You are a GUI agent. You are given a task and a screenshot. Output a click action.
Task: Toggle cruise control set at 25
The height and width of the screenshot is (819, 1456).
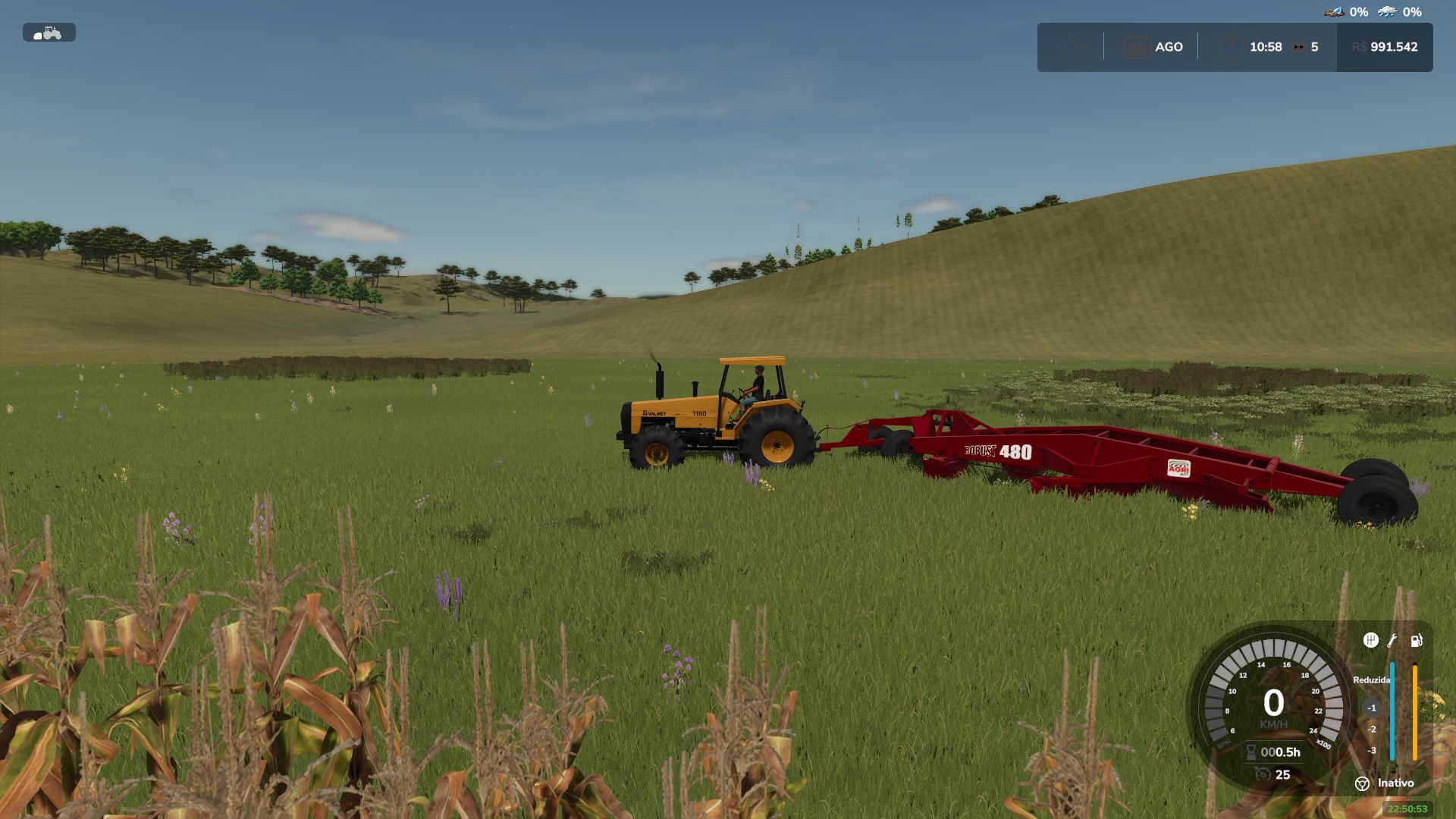pyautogui.click(x=1283, y=774)
